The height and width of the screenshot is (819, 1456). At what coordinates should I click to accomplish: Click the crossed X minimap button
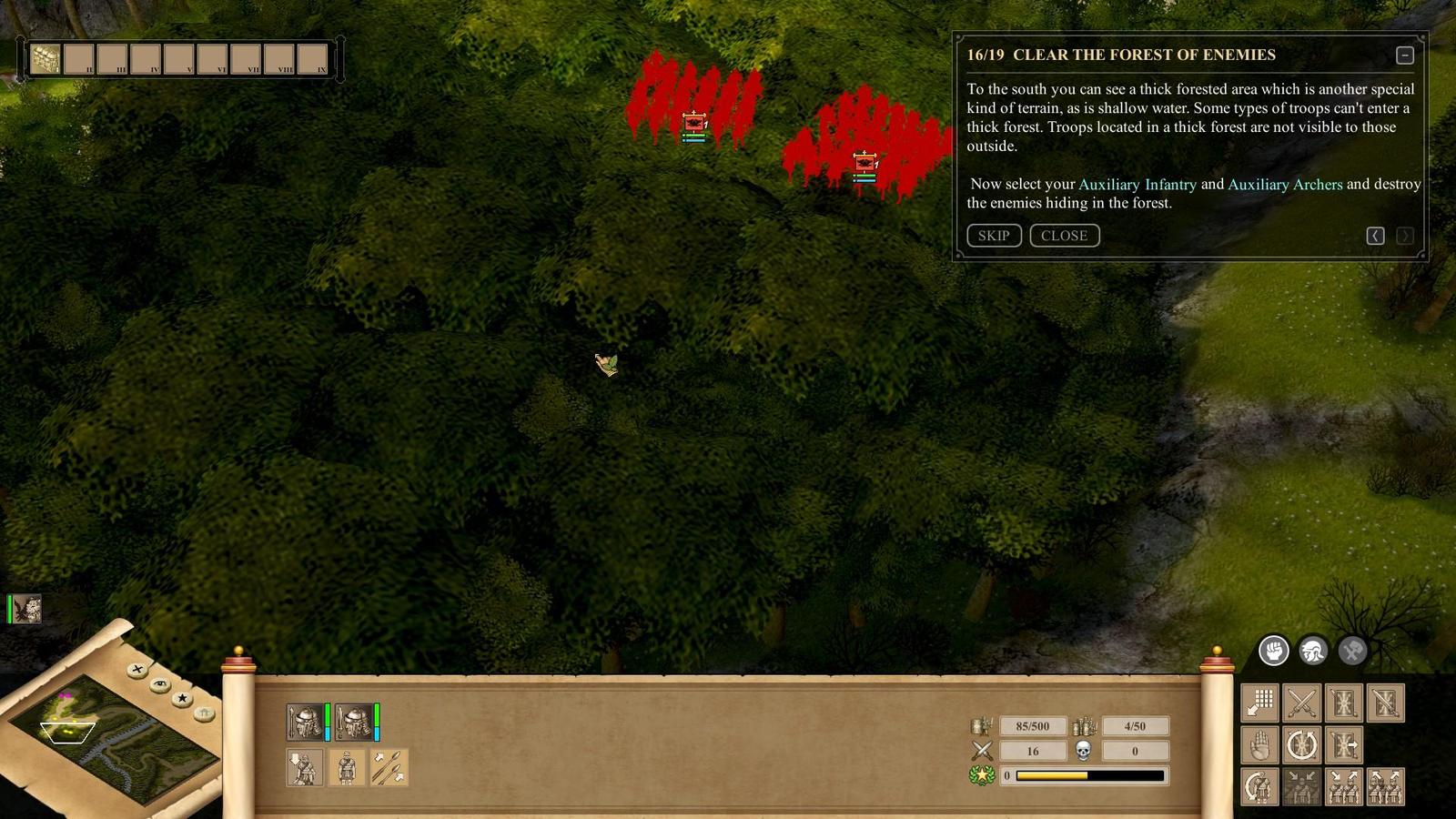coord(137,670)
